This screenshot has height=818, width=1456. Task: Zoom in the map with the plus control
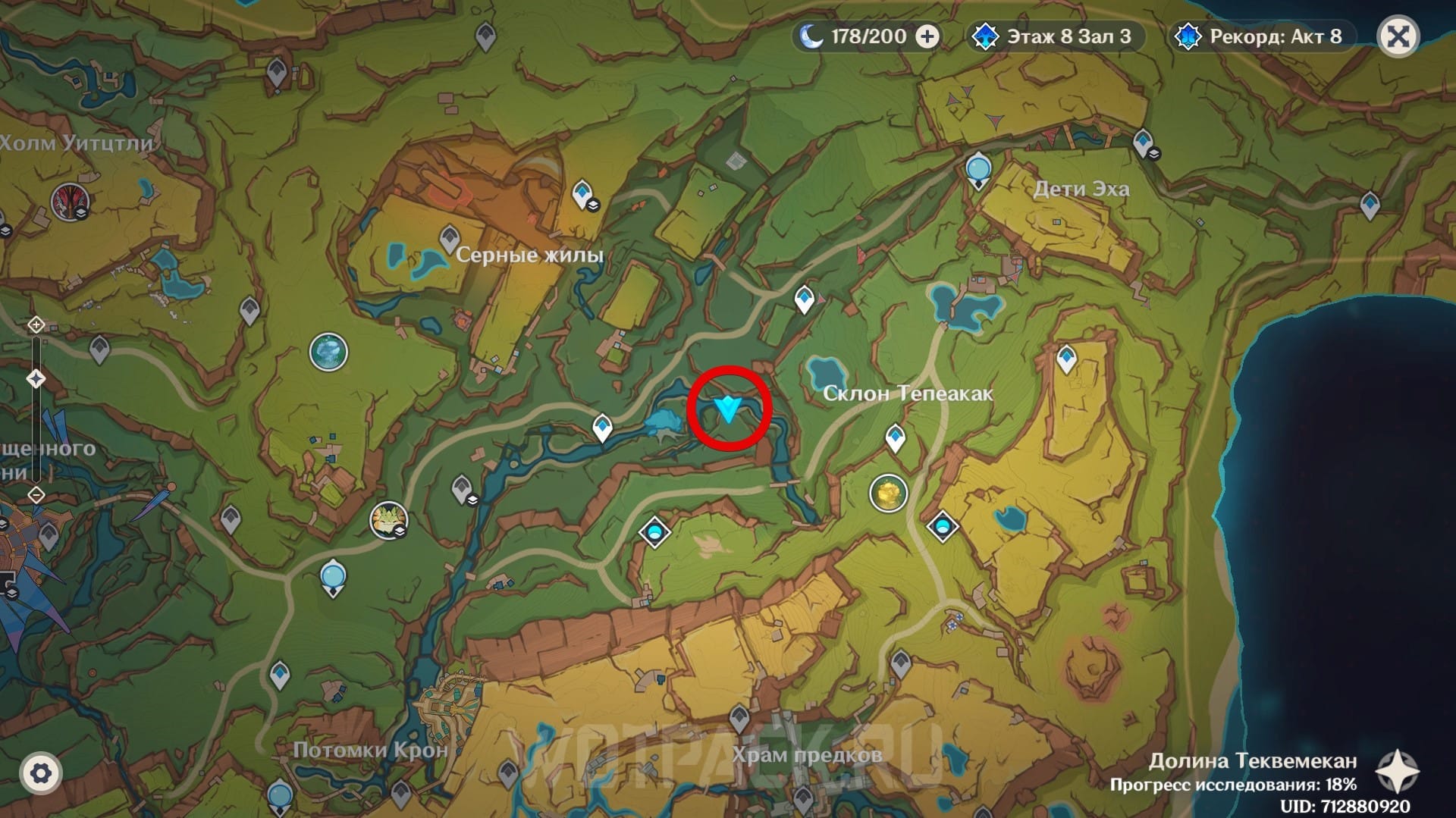coord(36,325)
